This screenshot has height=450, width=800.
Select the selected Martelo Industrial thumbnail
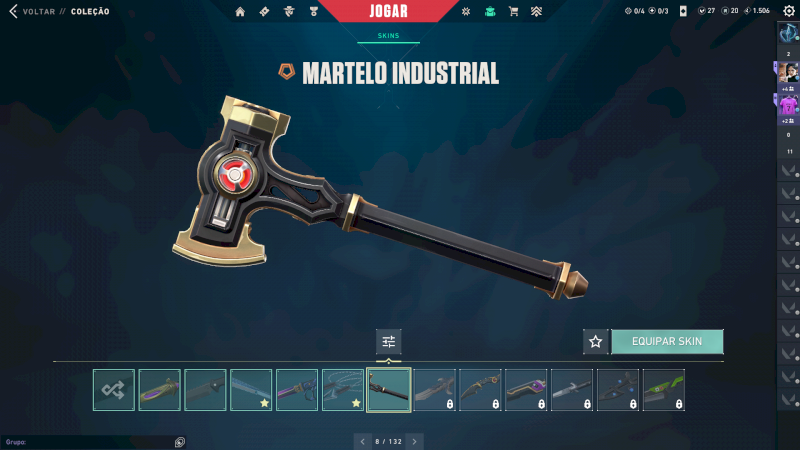[x=389, y=390]
